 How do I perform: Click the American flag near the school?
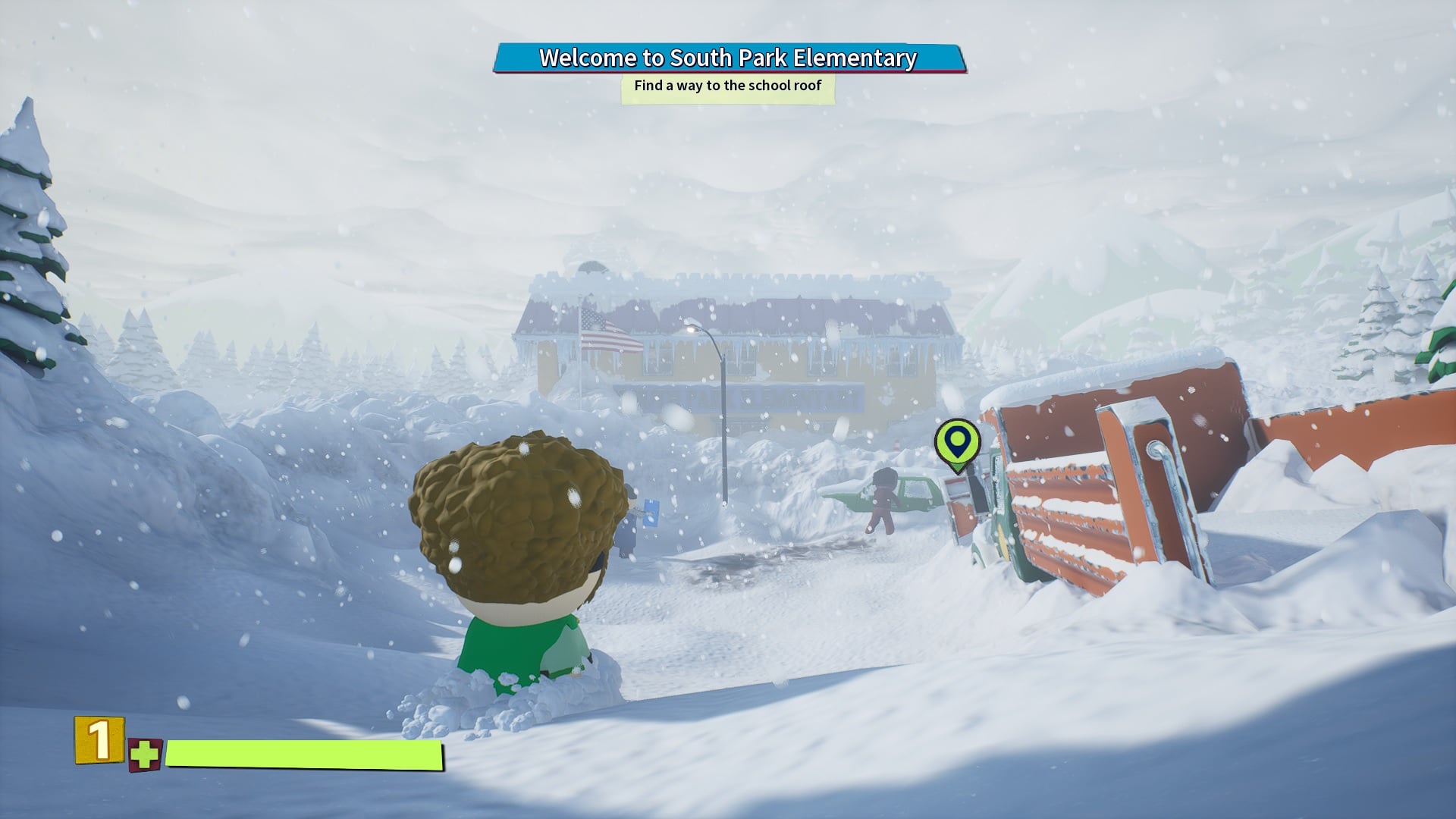tap(607, 331)
